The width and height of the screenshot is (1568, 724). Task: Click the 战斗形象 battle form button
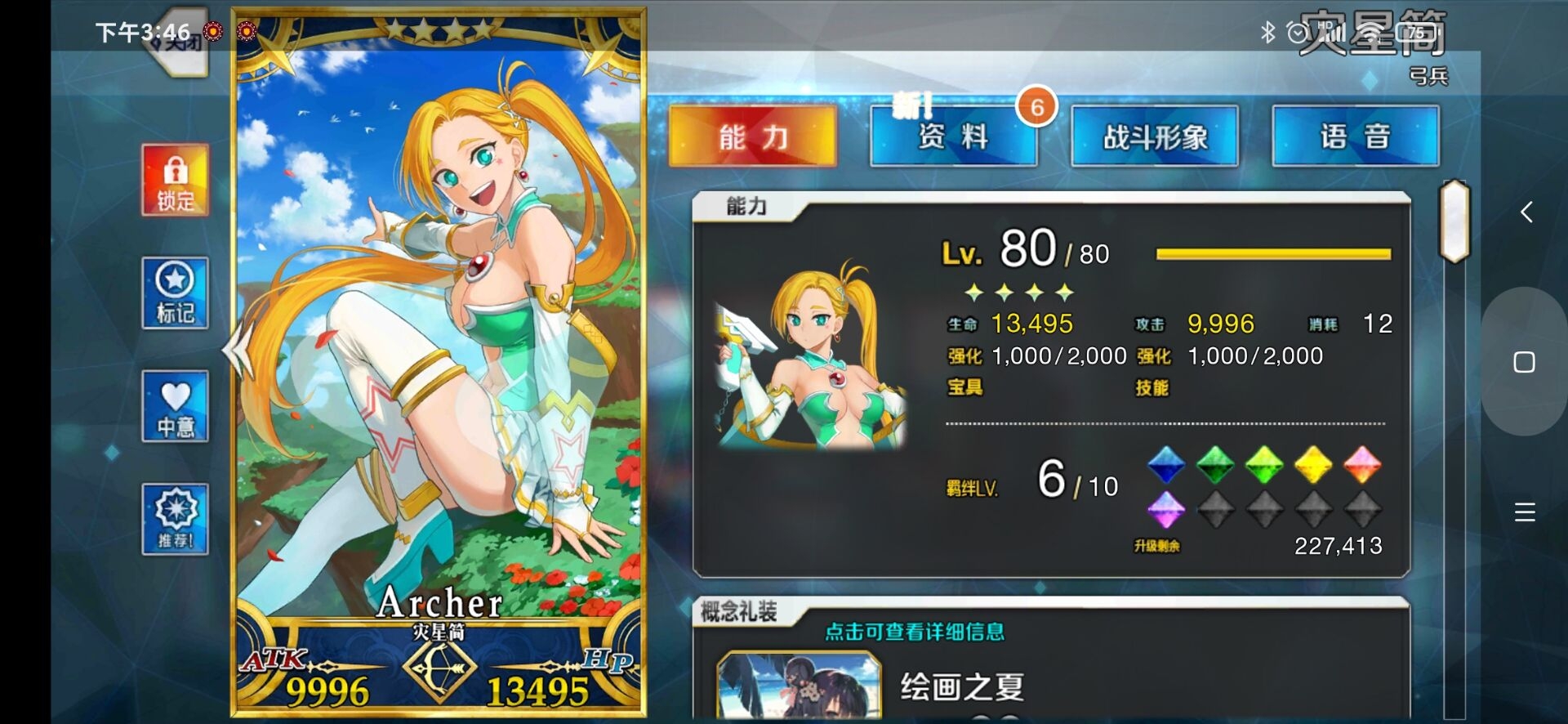(x=1154, y=136)
